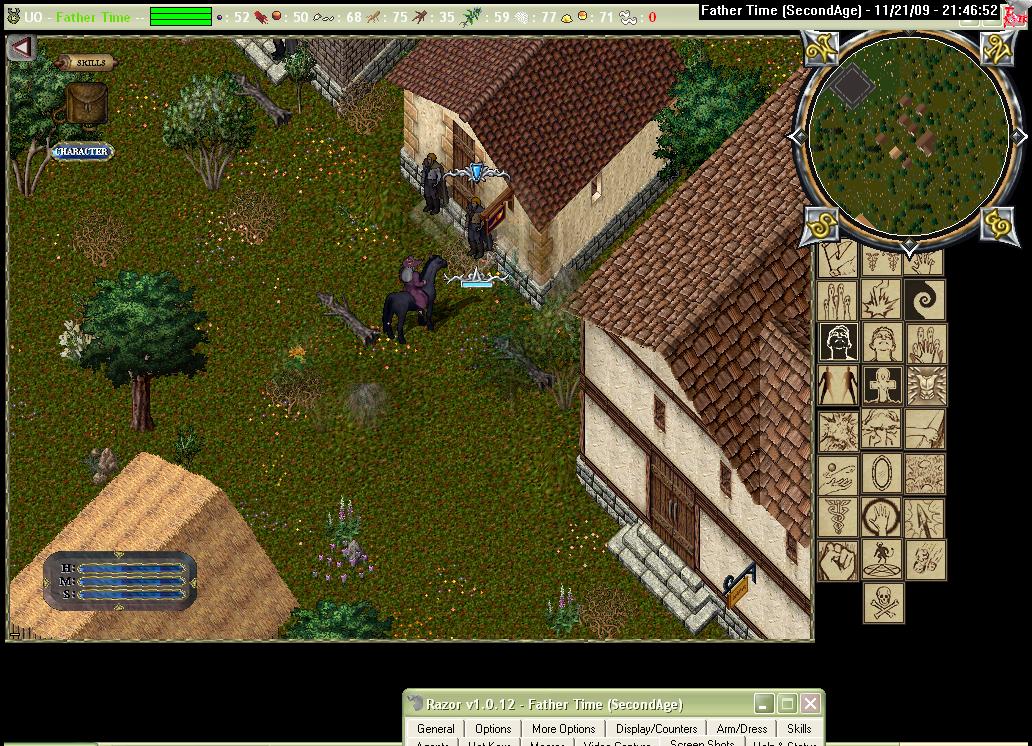
Task: Switch to Razor's Options tab
Action: pyautogui.click(x=493, y=729)
